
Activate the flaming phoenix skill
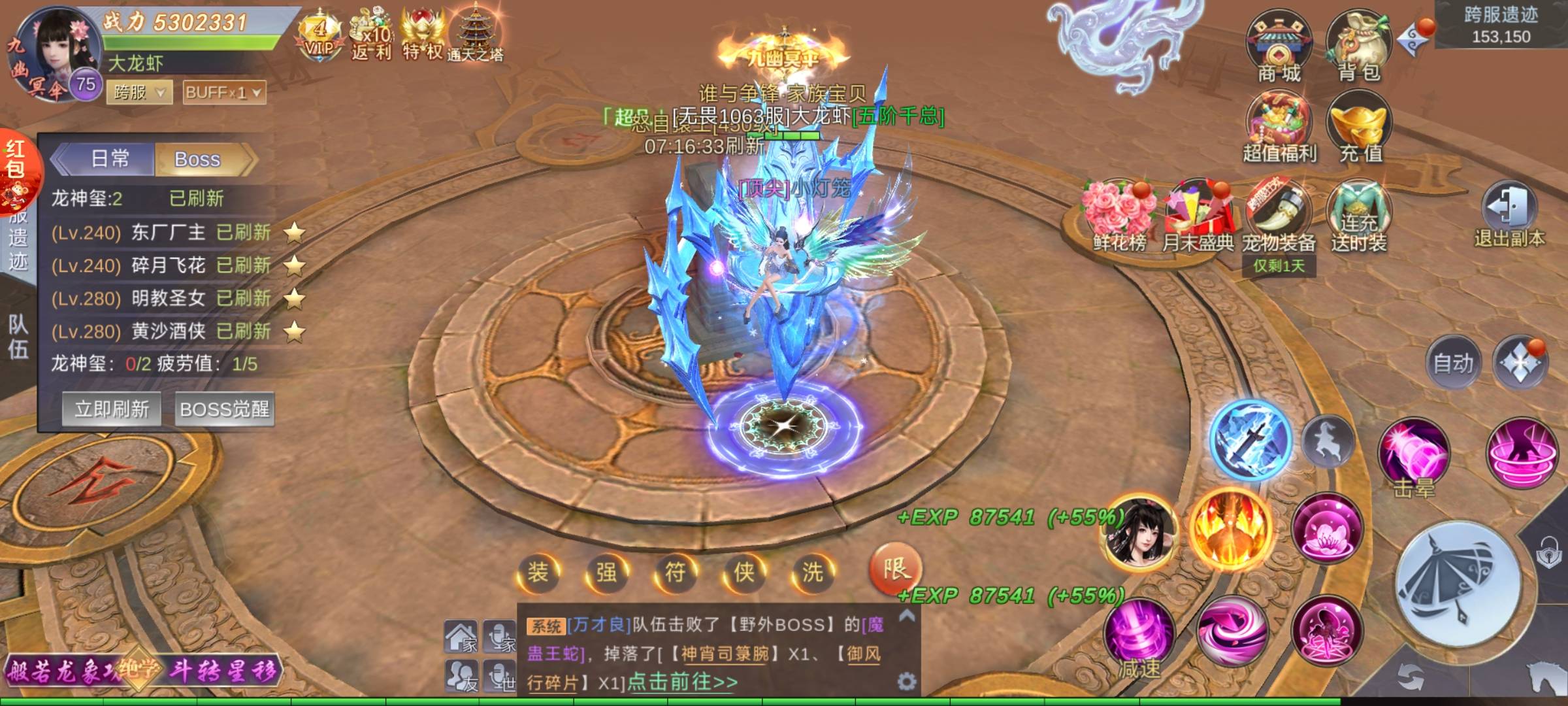coord(1230,527)
